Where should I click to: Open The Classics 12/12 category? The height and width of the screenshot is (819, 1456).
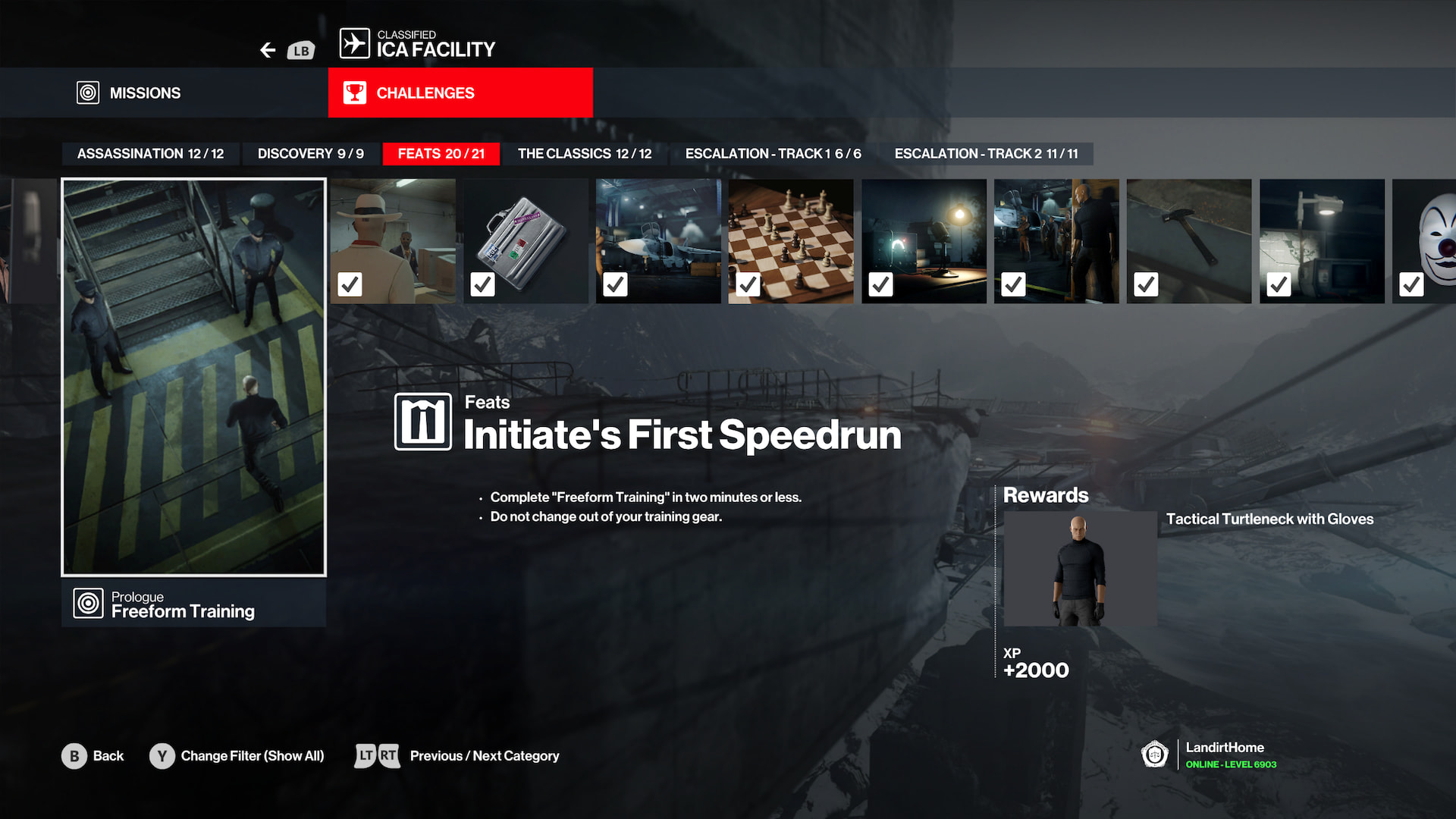coord(584,154)
